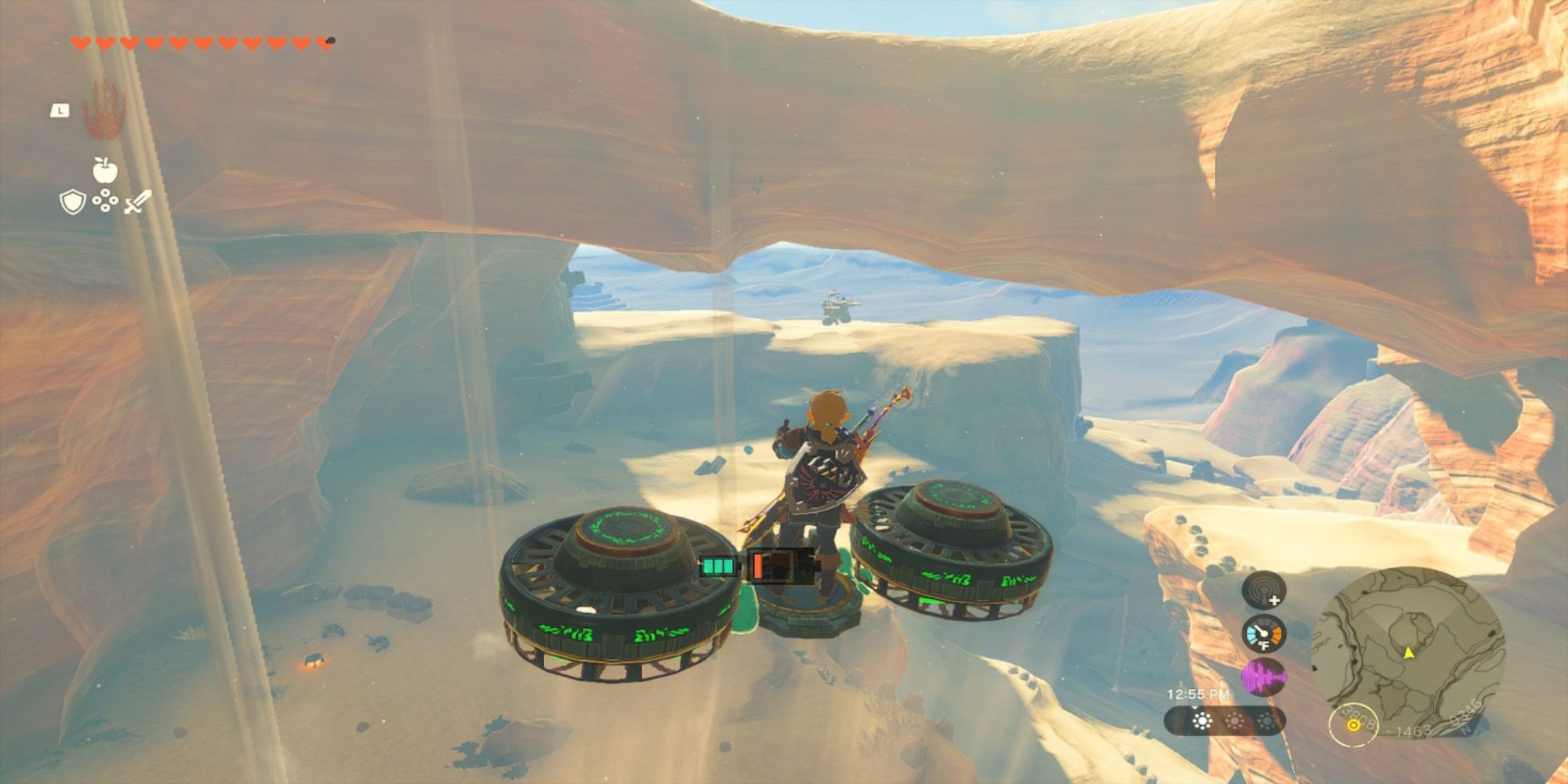Image resolution: width=1568 pixels, height=784 pixels.
Task: Click the purple noise meter icon
Action: tap(1263, 677)
